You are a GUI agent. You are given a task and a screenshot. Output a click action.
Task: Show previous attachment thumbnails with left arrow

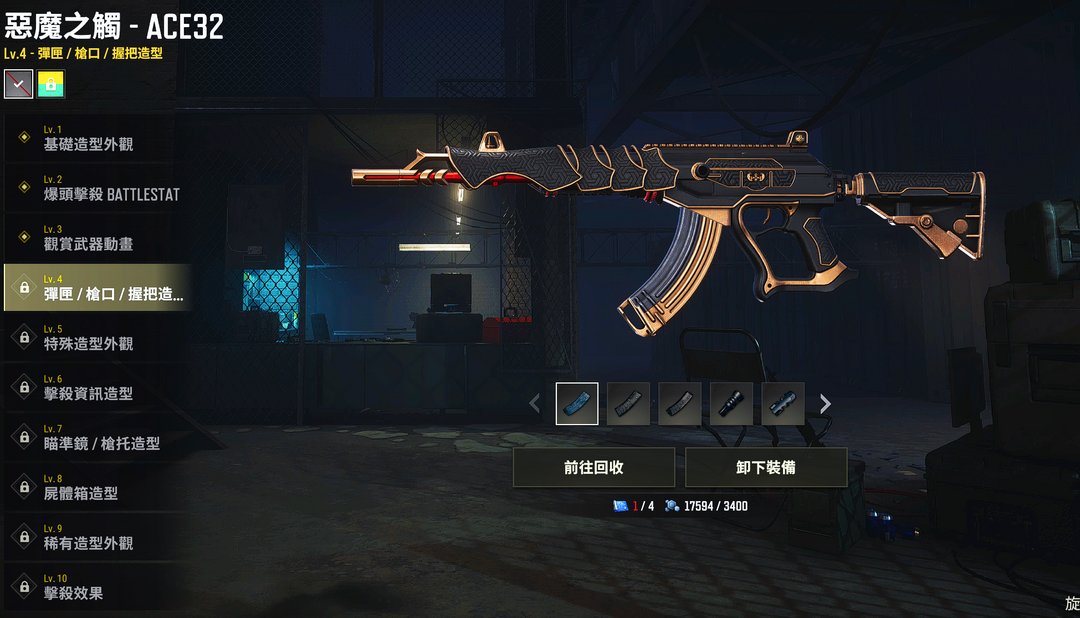[x=534, y=404]
